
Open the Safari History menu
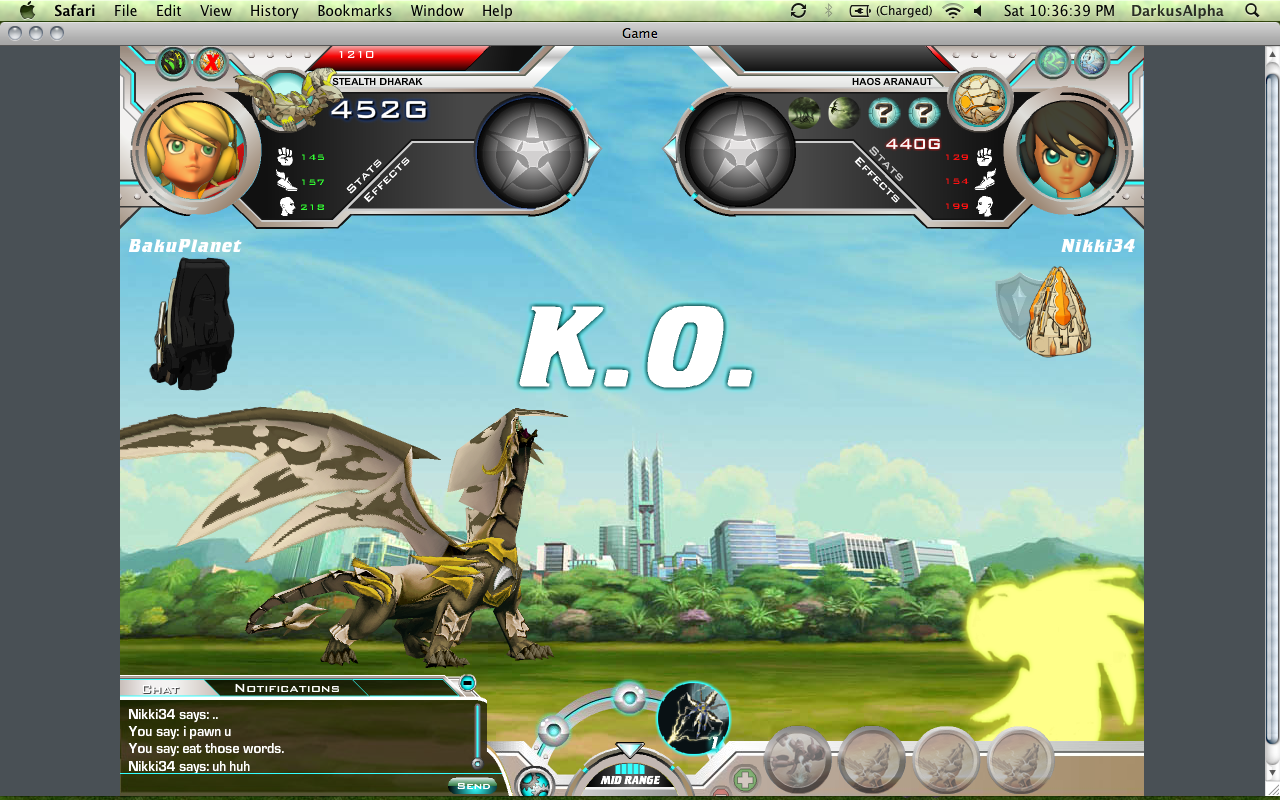274,11
